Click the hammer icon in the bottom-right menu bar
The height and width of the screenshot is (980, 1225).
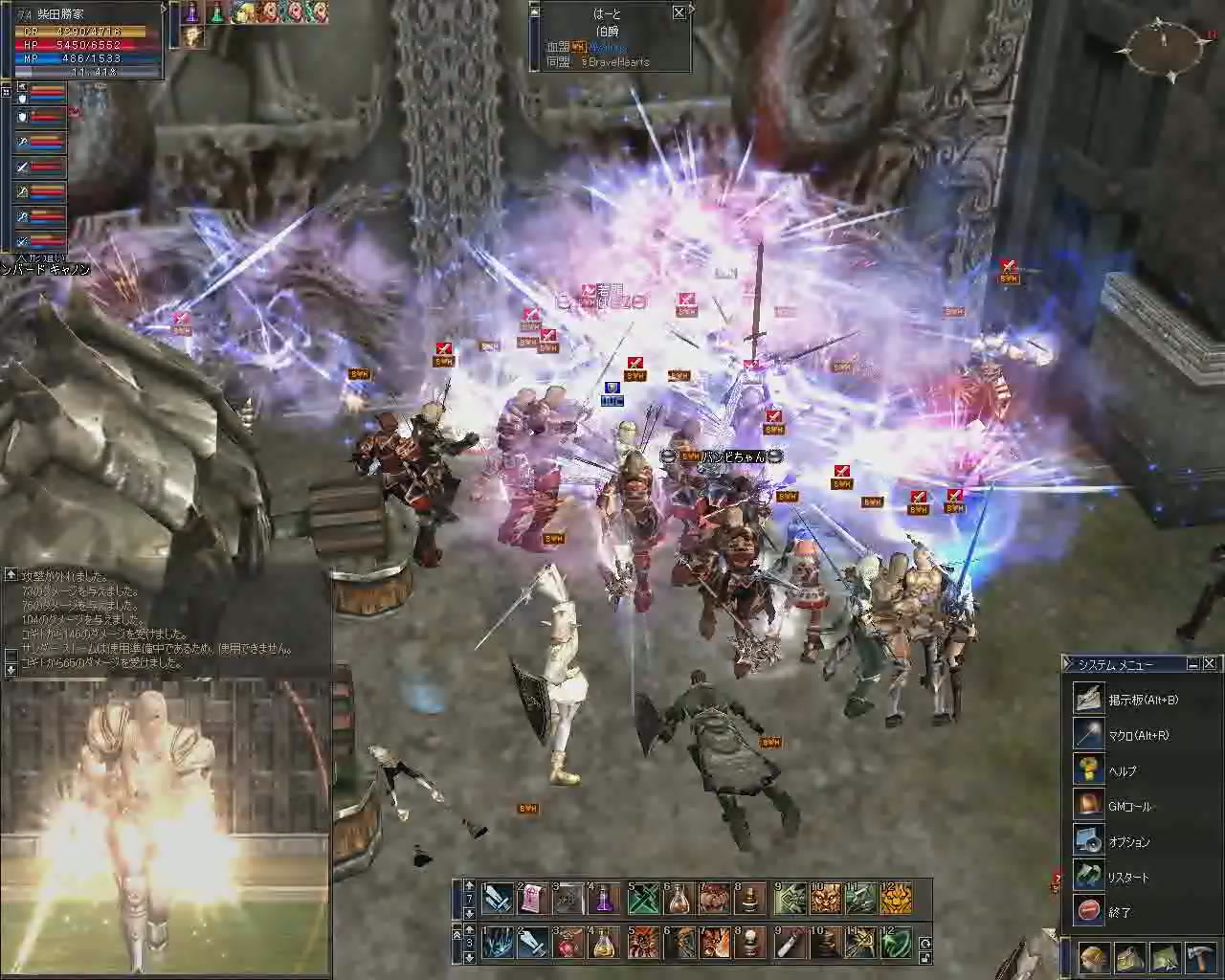(1200, 958)
